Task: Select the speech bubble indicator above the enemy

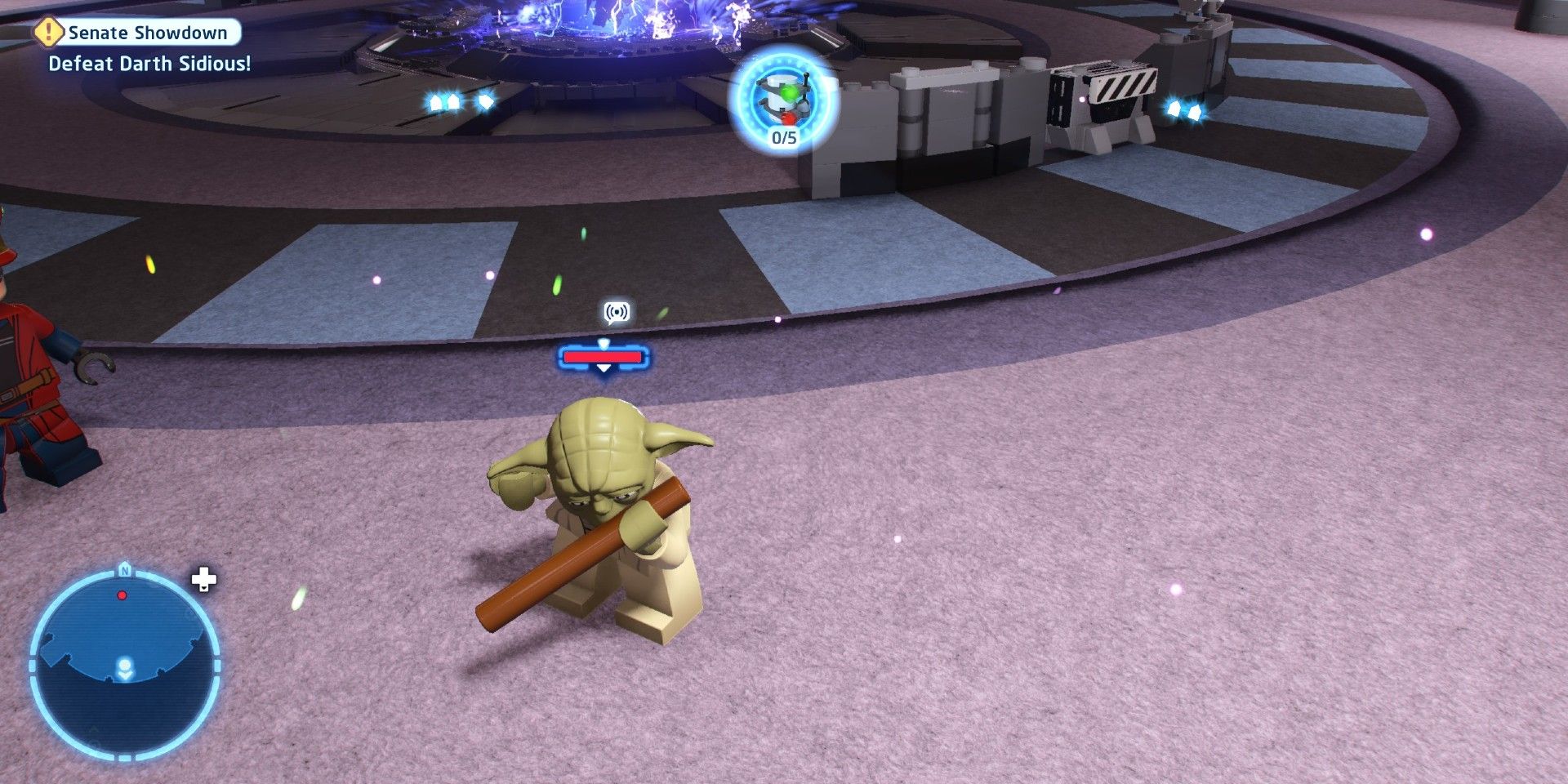Action: pyautogui.click(x=617, y=312)
